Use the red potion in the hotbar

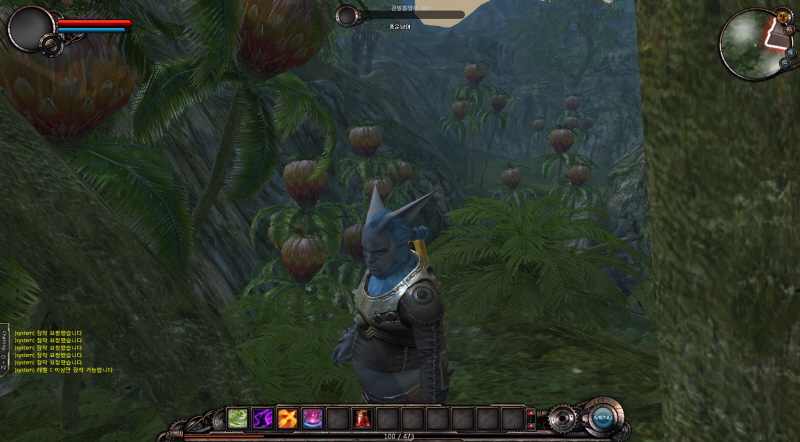tap(362, 418)
